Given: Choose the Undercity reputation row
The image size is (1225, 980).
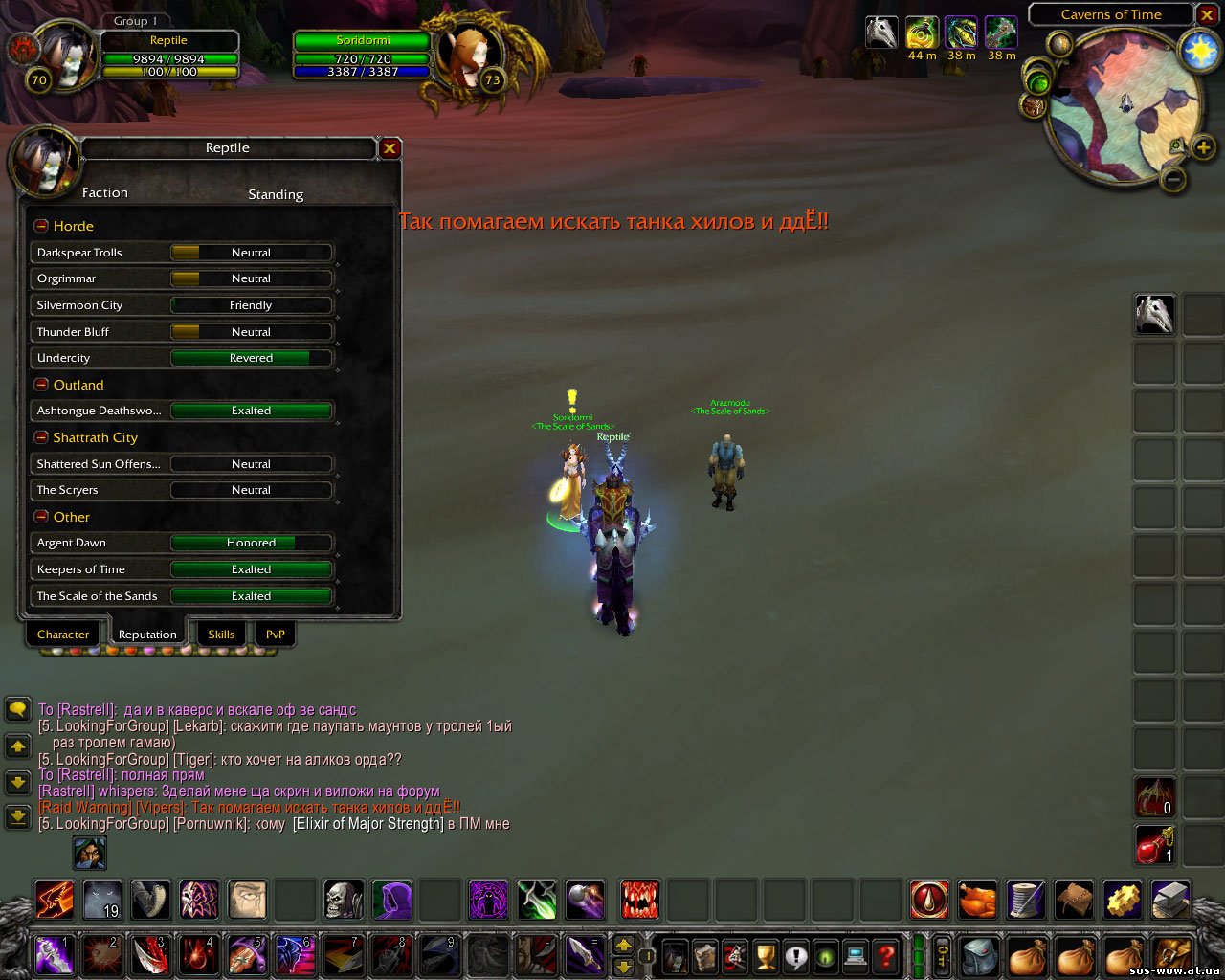Looking at the screenshot, I should click(x=182, y=358).
